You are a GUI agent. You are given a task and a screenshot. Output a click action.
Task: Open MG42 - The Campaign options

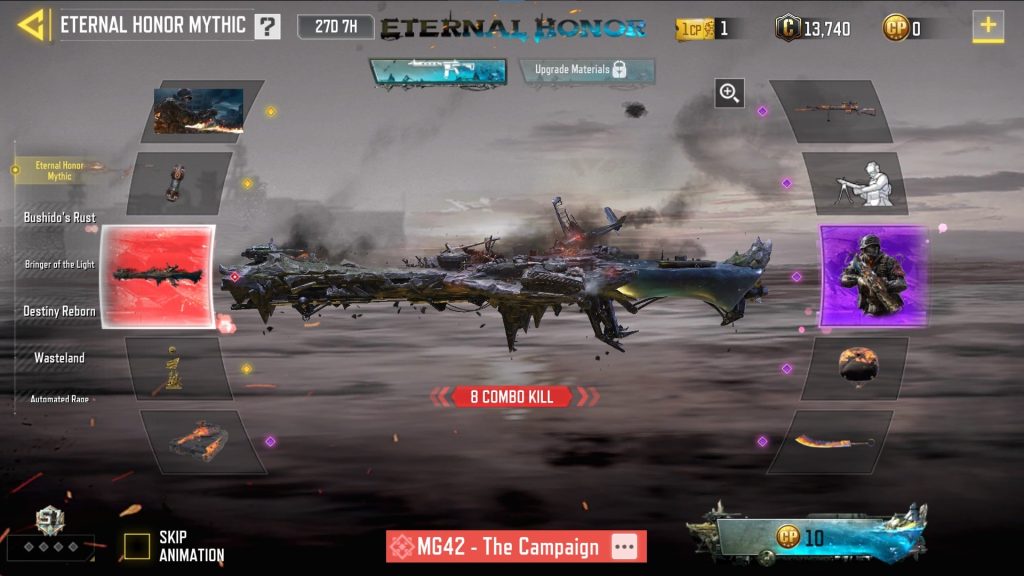[x=625, y=547]
